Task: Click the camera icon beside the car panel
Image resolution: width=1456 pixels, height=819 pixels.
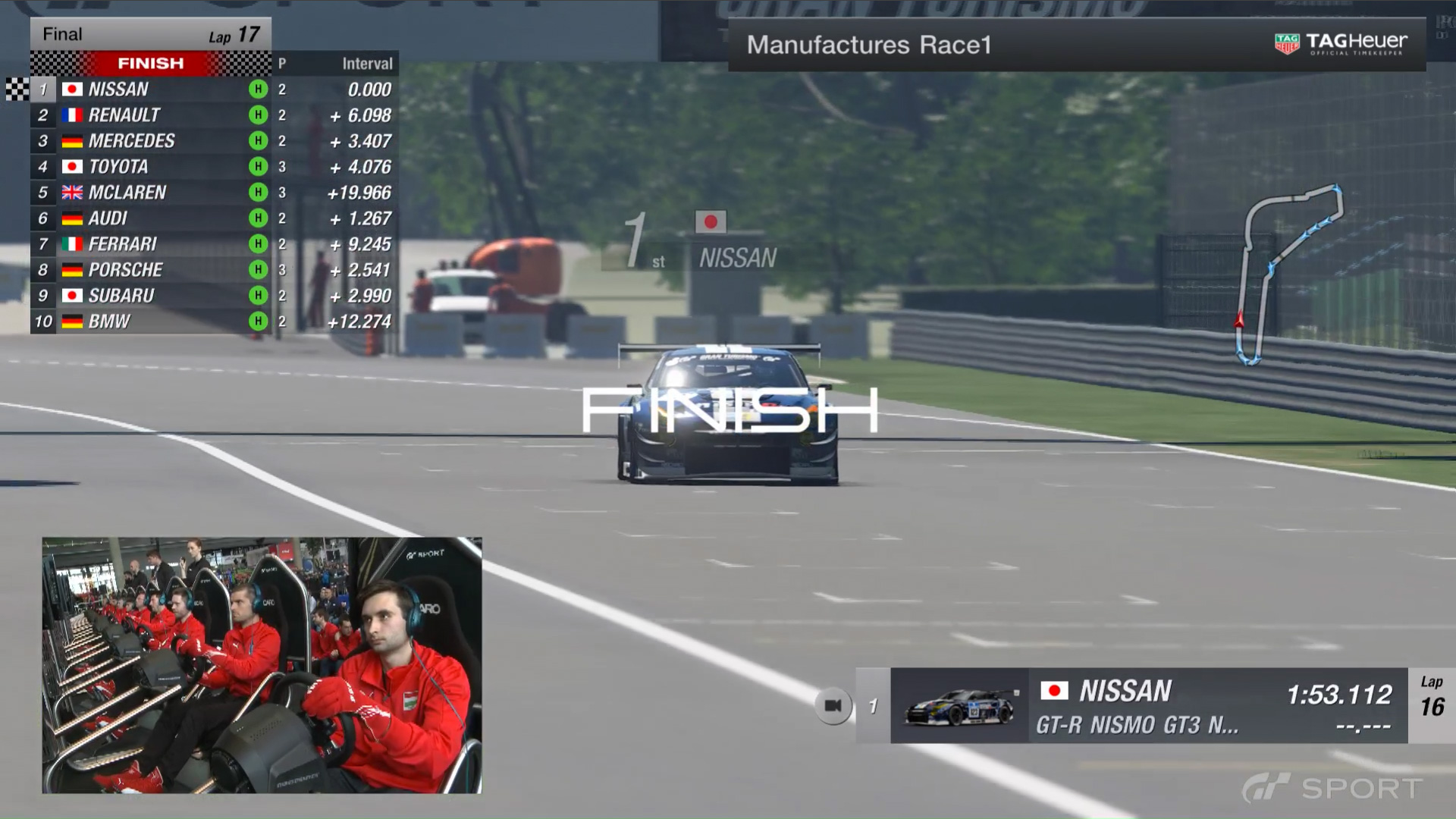Action: (833, 706)
